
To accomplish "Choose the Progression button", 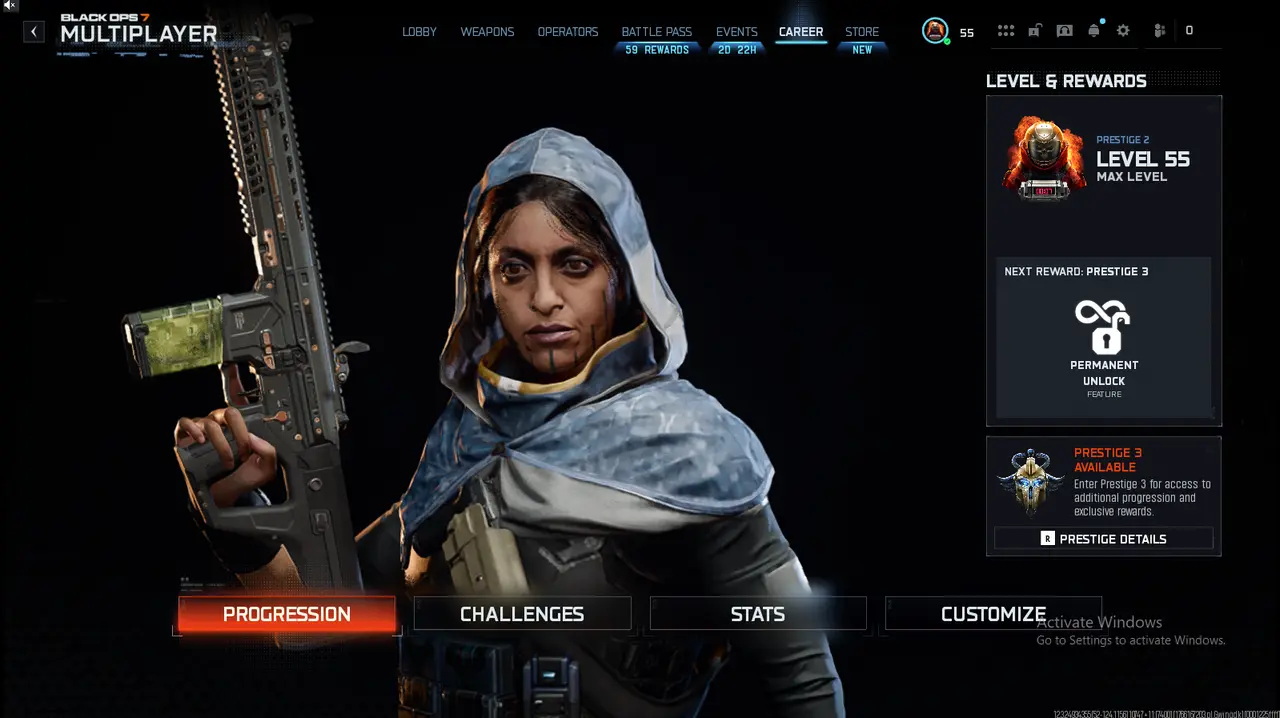I will (x=287, y=614).
